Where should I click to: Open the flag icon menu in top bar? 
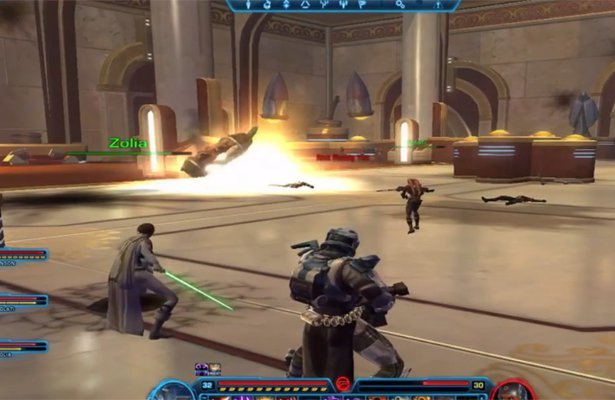coord(361,5)
